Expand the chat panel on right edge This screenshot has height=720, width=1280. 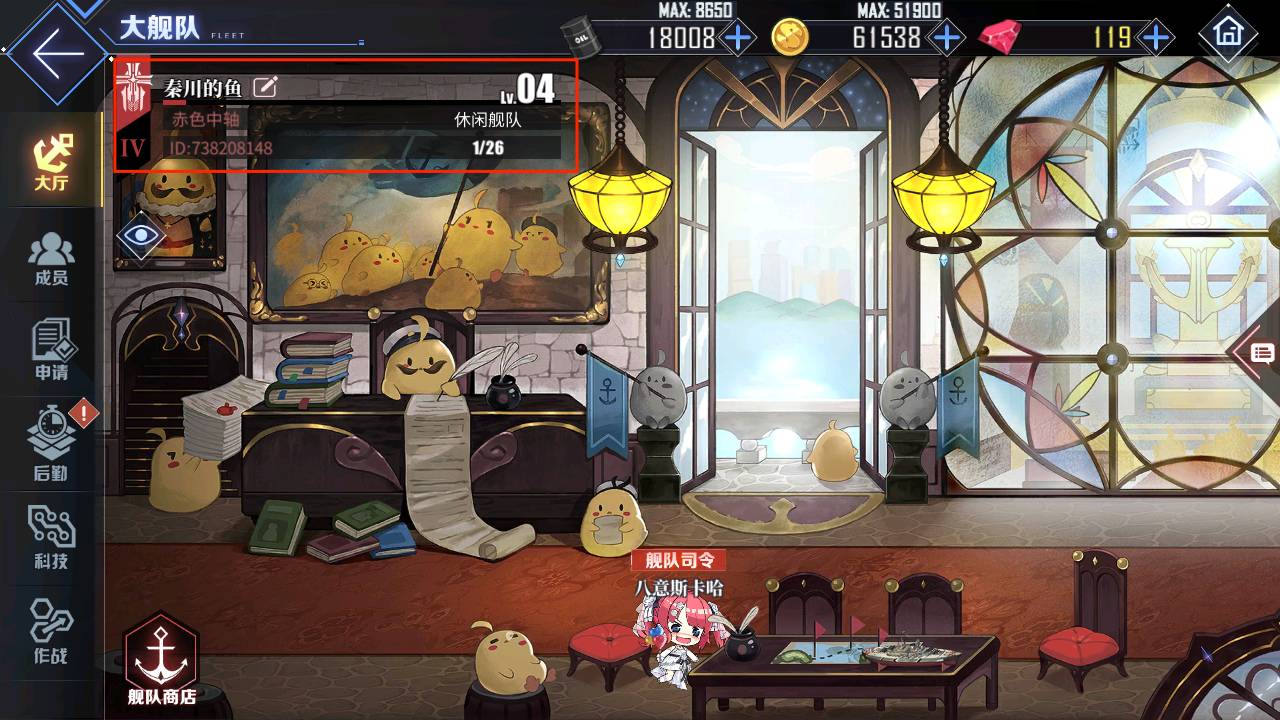[x=1260, y=352]
